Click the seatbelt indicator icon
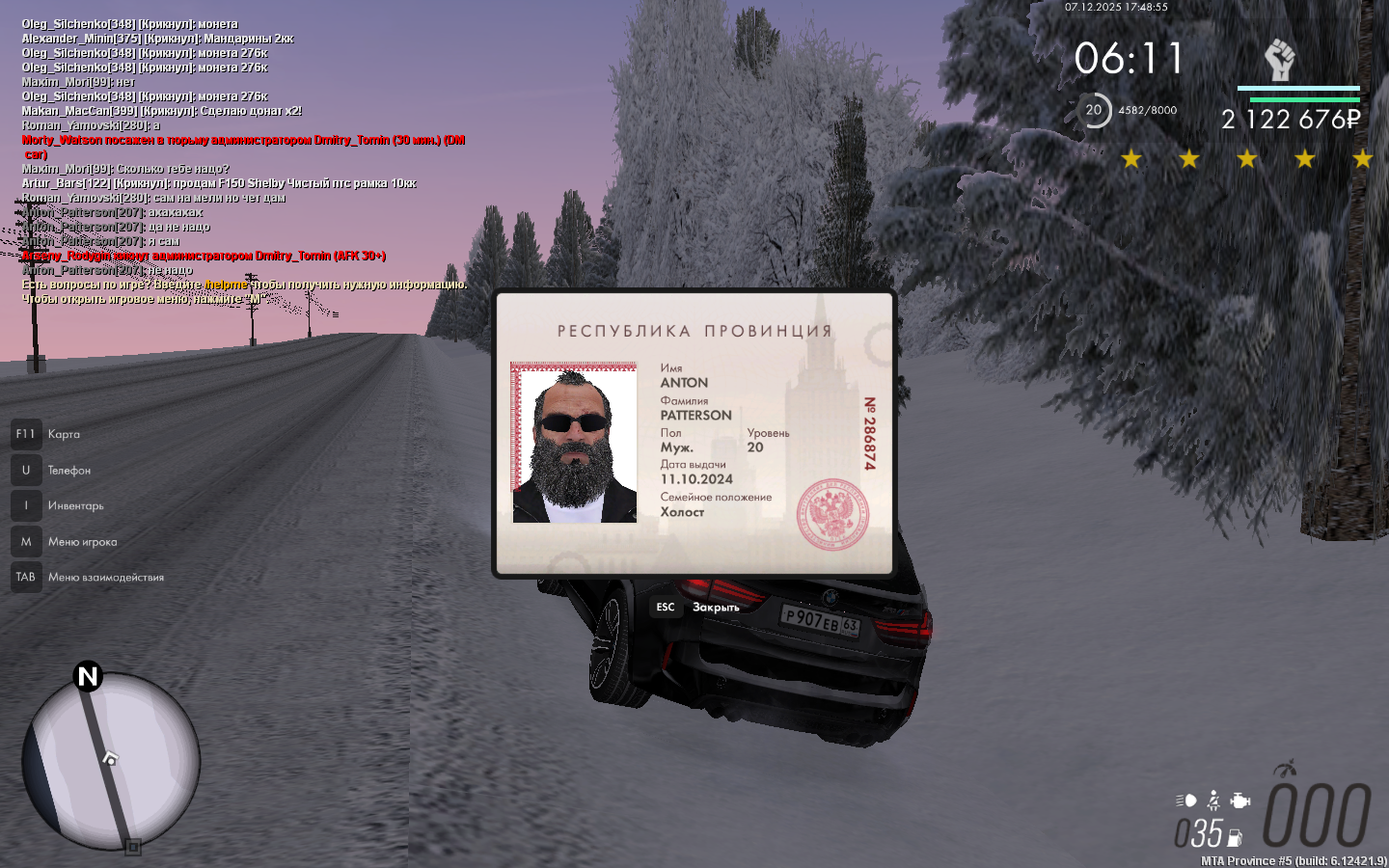 (1213, 800)
